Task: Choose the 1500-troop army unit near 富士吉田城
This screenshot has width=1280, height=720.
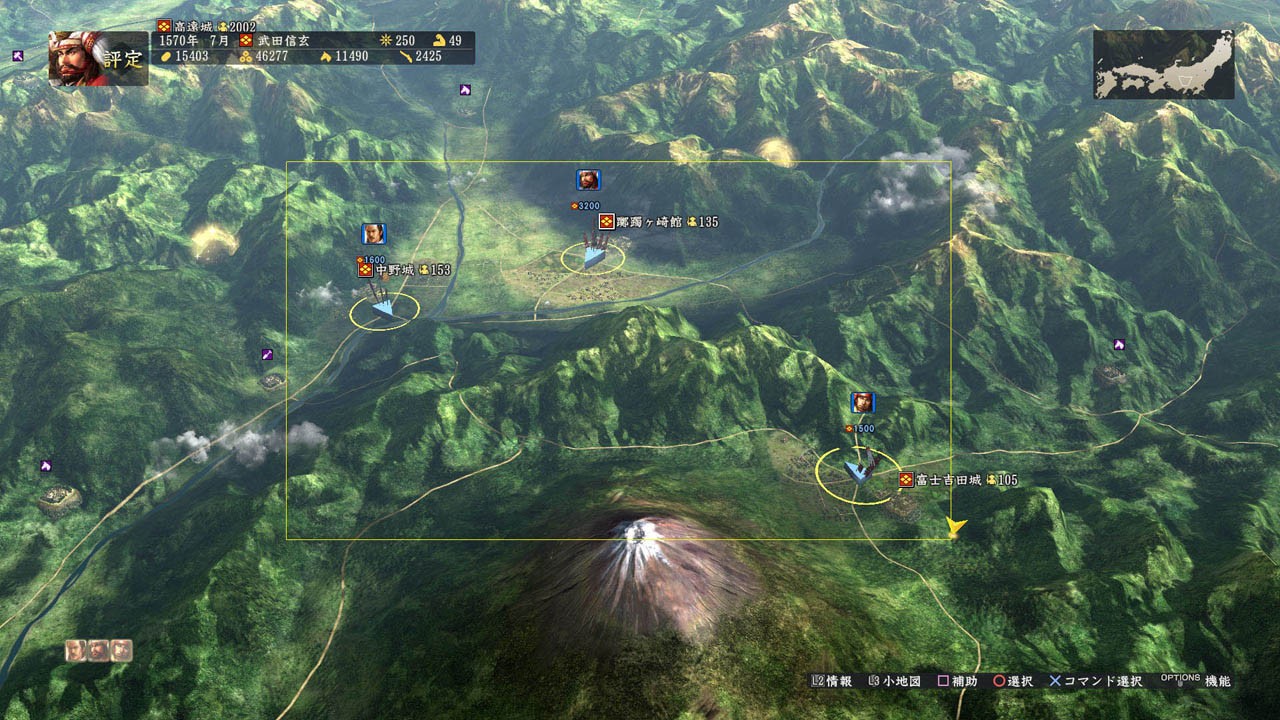Action: pyautogui.click(x=858, y=470)
